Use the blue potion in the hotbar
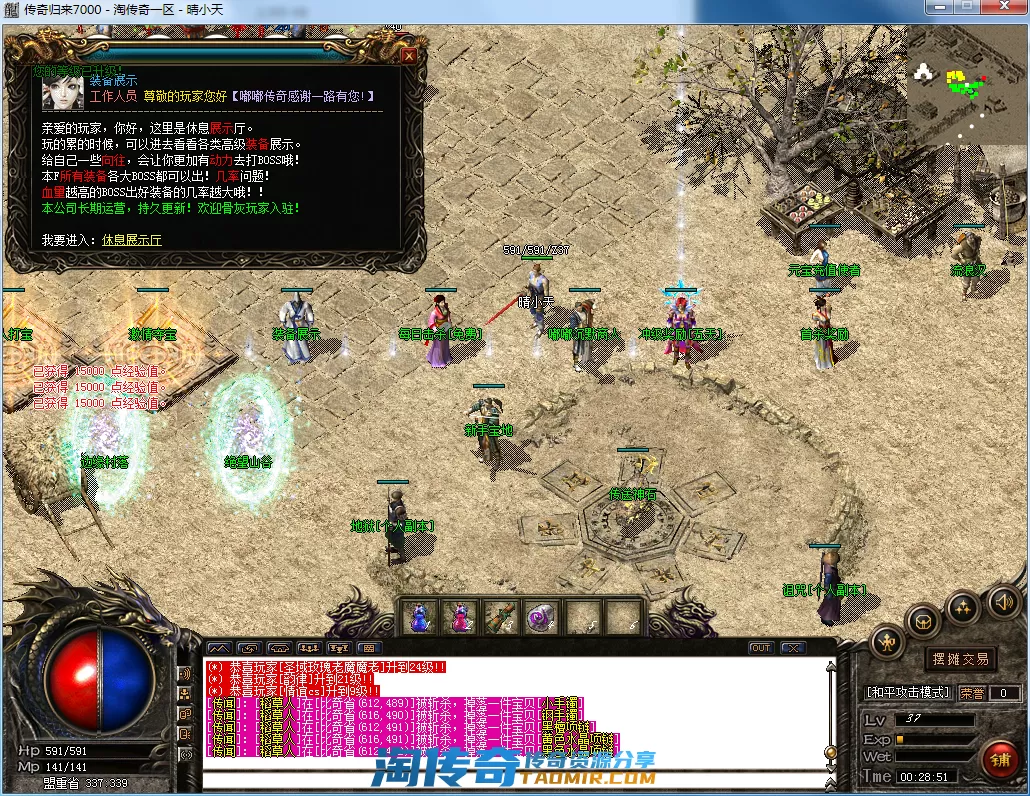The image size is (1030, 796). pos(418,617)
